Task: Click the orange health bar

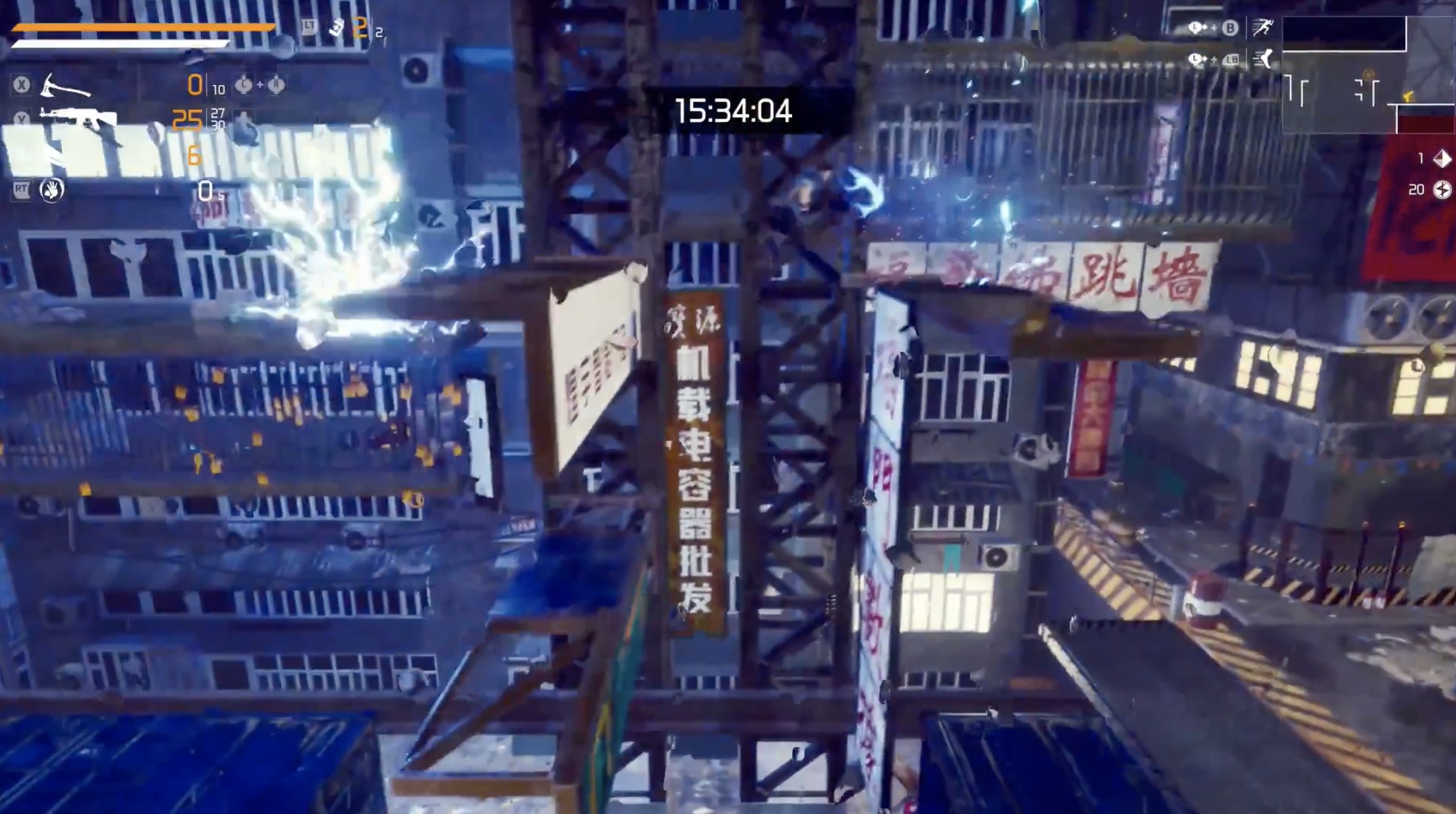Action: (x=143, y=27)
